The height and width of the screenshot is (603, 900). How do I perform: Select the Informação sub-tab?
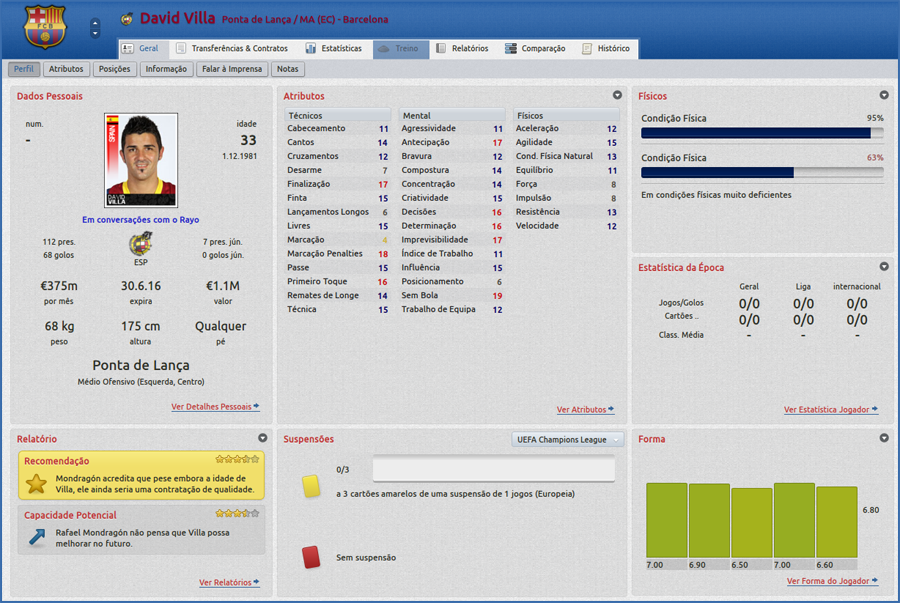(x=165, y=70)
